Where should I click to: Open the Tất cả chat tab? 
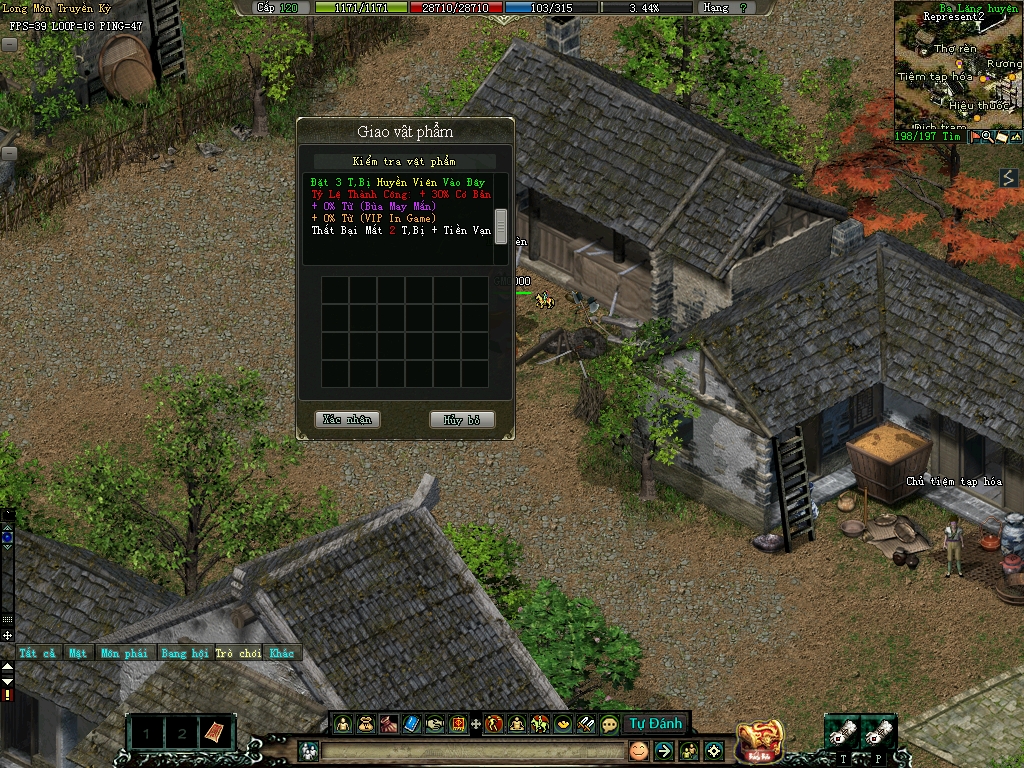(37, 653)
